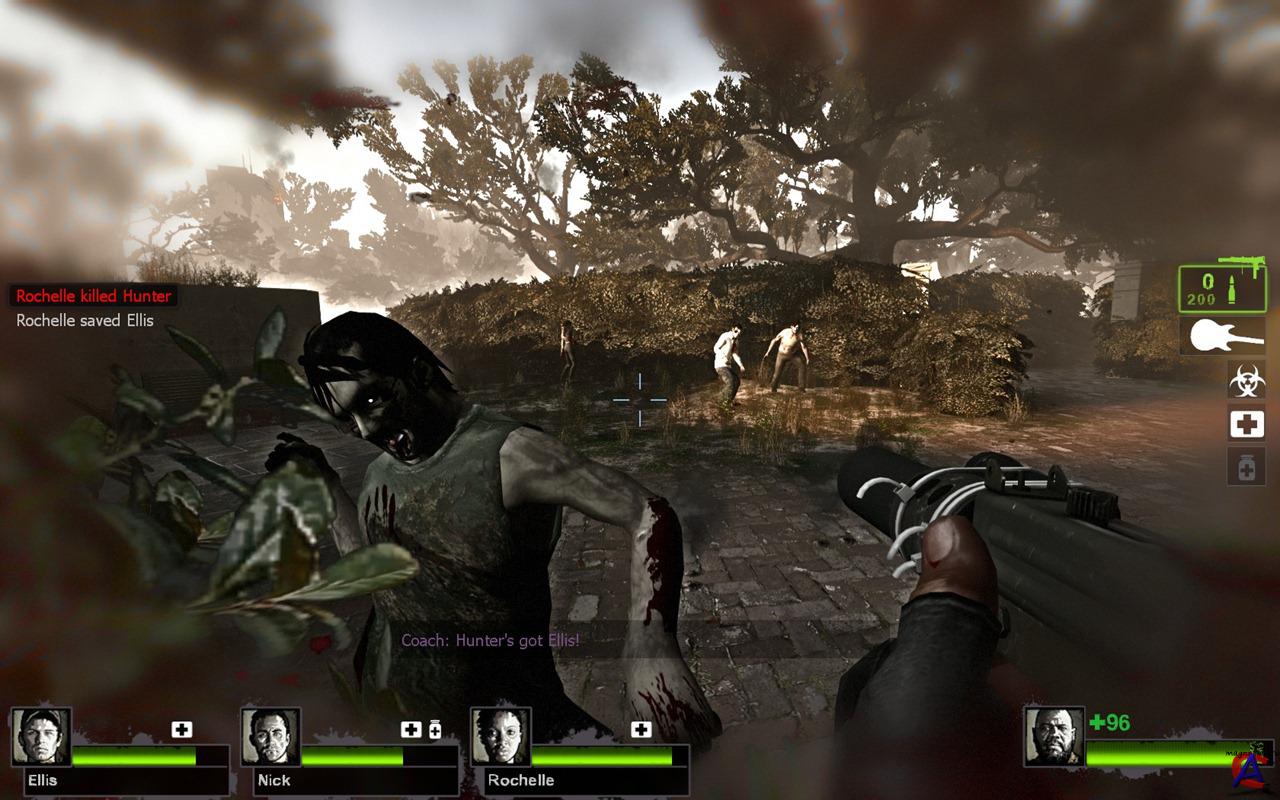Select the primary gun slot with ammo count

coord(1221,289)
